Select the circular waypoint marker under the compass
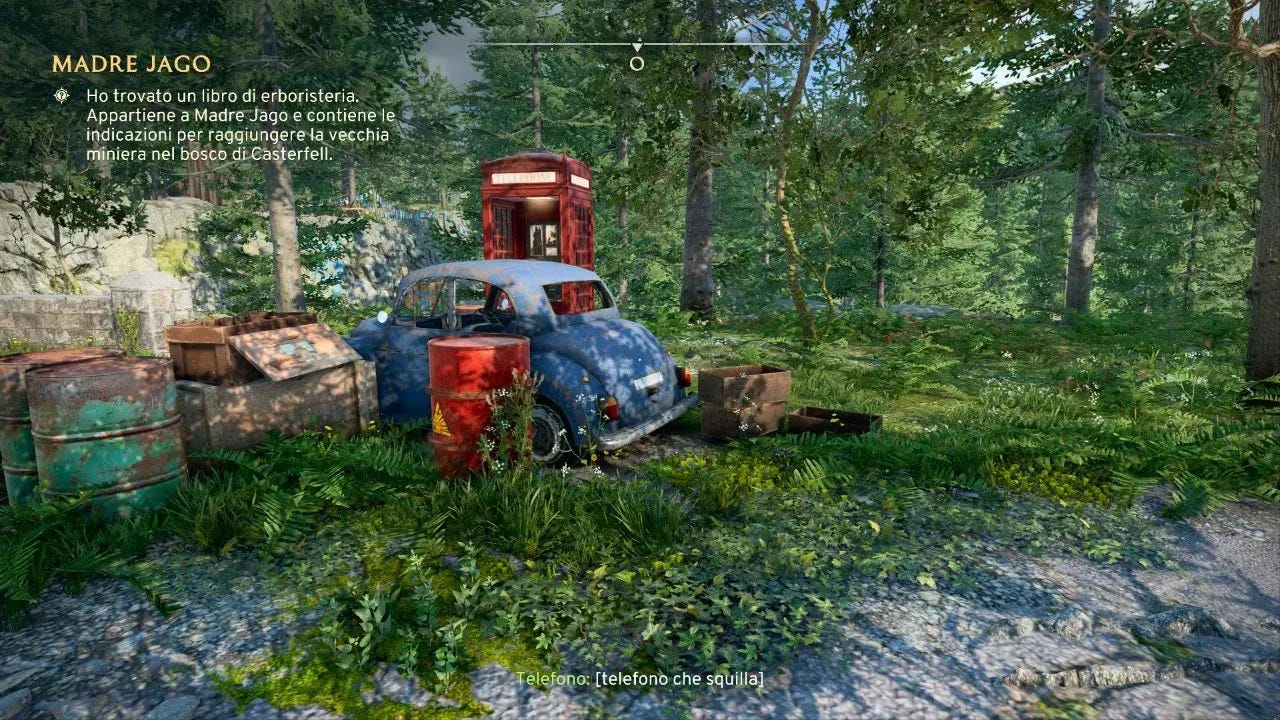The image size is (1280, 720). pyautogui.click(x=637, y=64)
